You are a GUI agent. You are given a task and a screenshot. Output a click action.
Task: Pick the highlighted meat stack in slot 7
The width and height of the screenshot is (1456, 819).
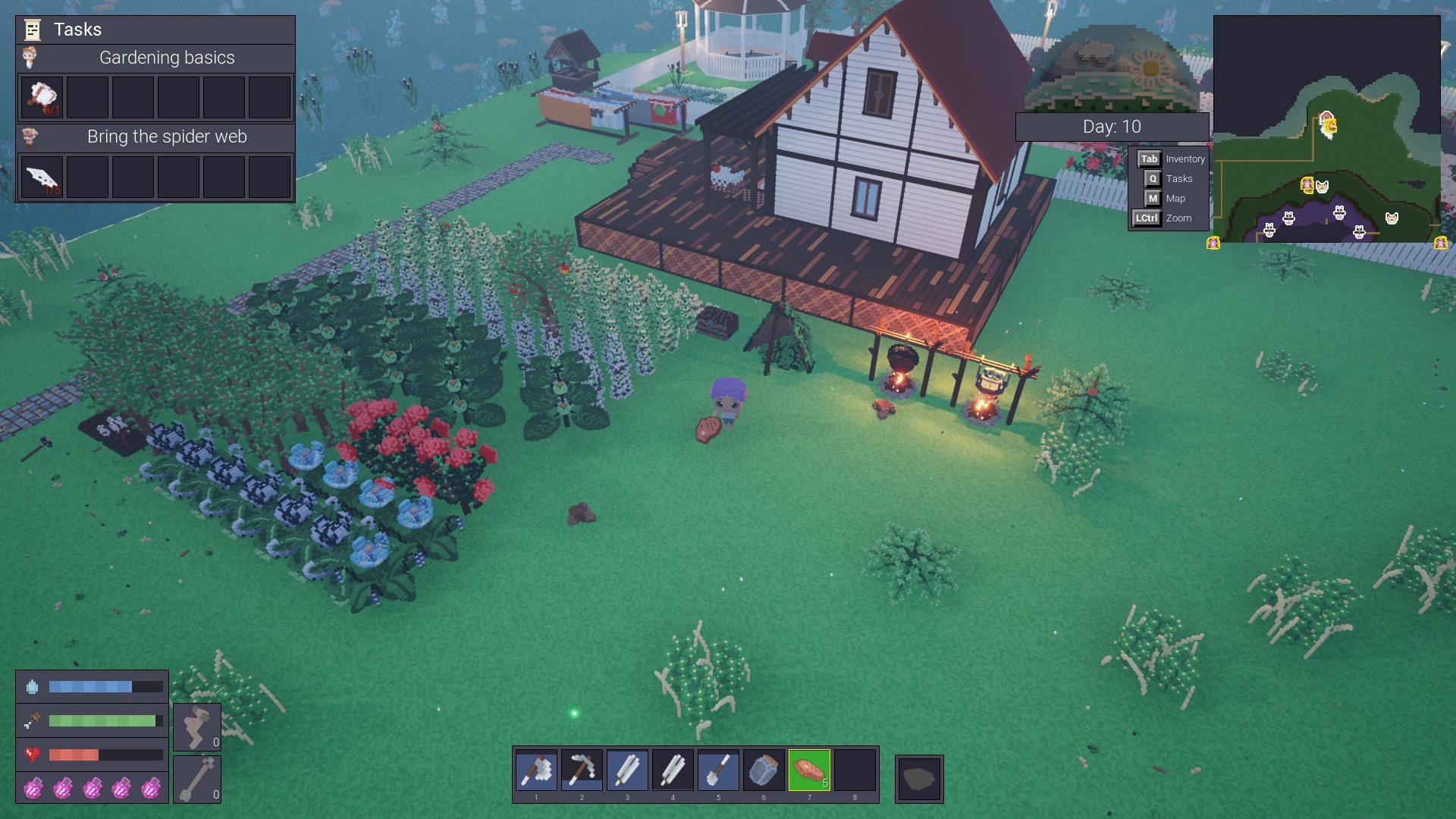[809, 770]
